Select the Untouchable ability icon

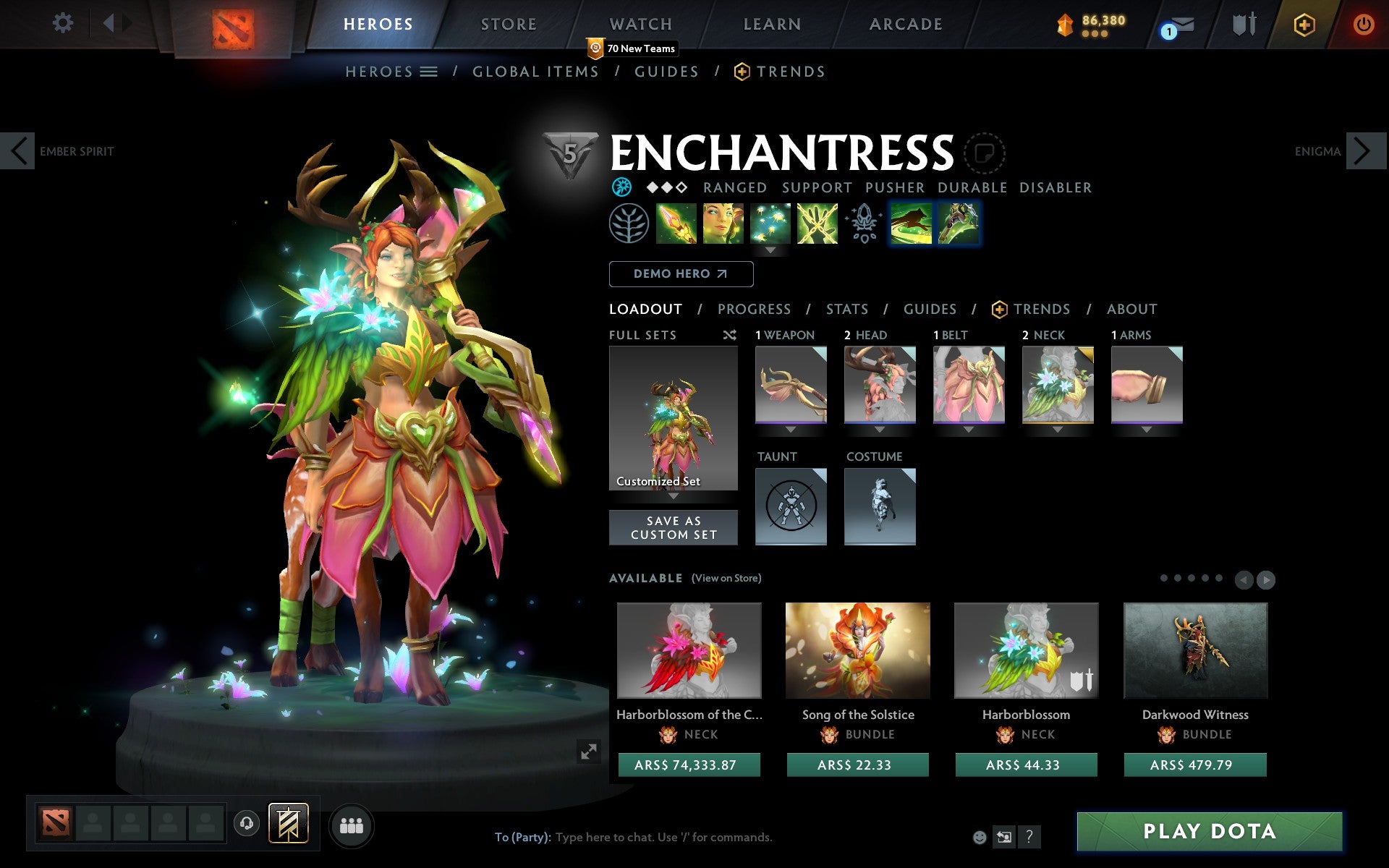[x=817, y=224]
